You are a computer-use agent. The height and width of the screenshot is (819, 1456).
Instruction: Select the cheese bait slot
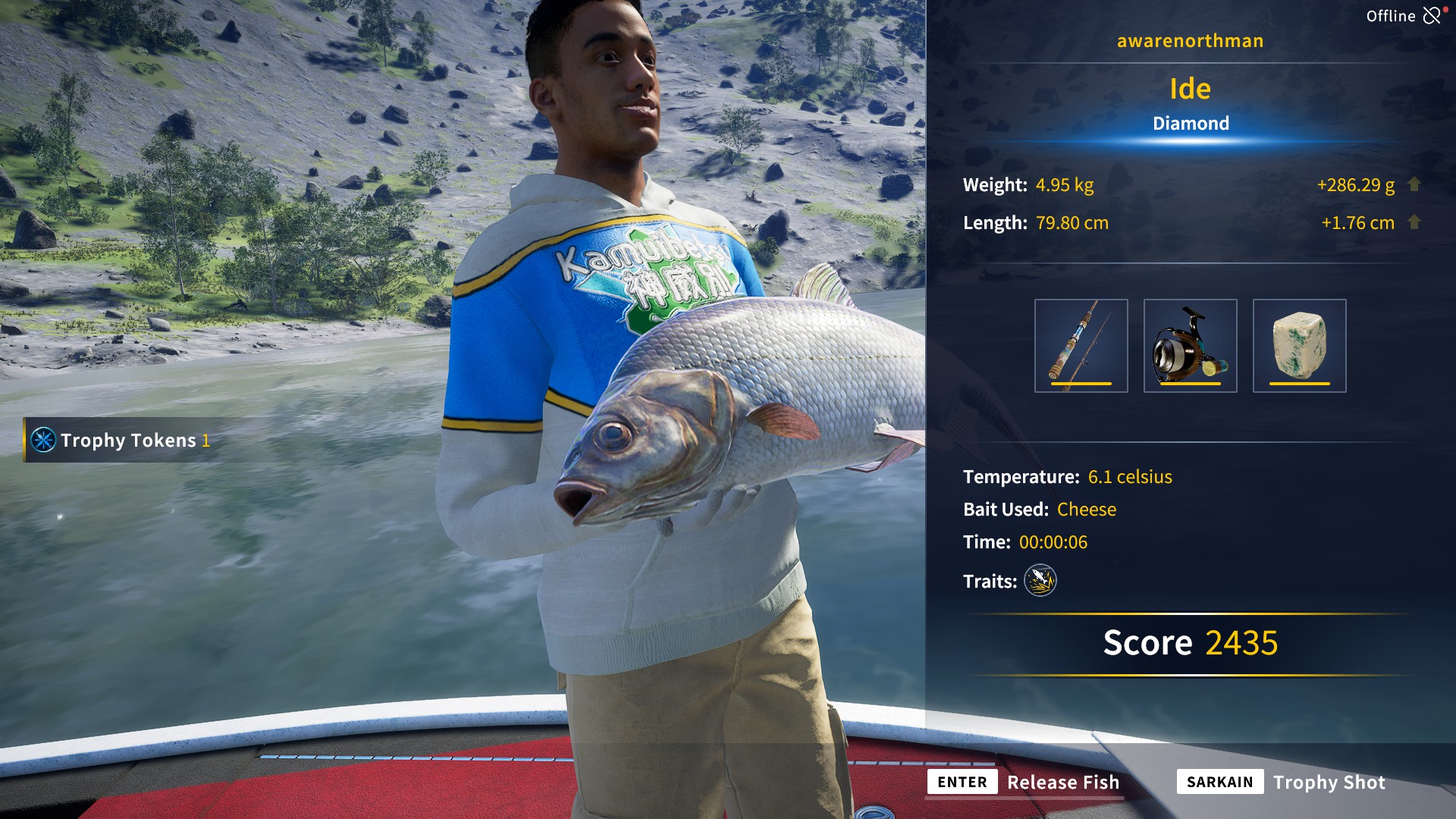[x=1299, y=346]
